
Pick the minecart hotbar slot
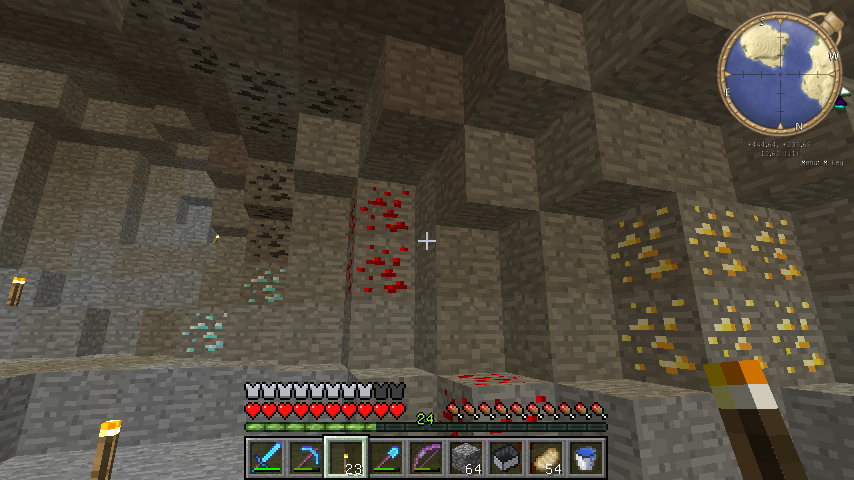tap(506, 457)
